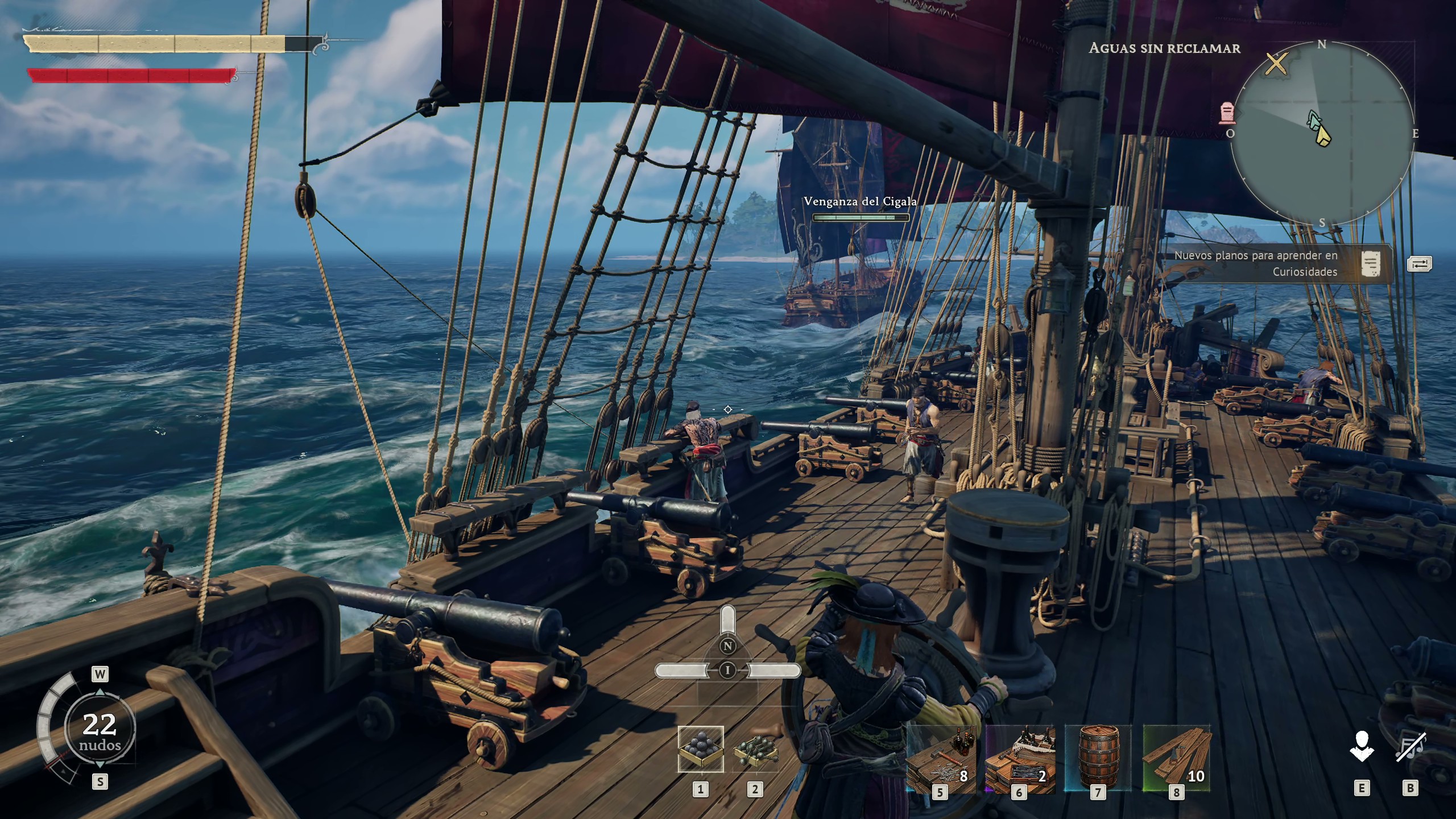Screen dimensions: 1456x819
Task: Use the wooden planks item slot
Action: 1176,759
